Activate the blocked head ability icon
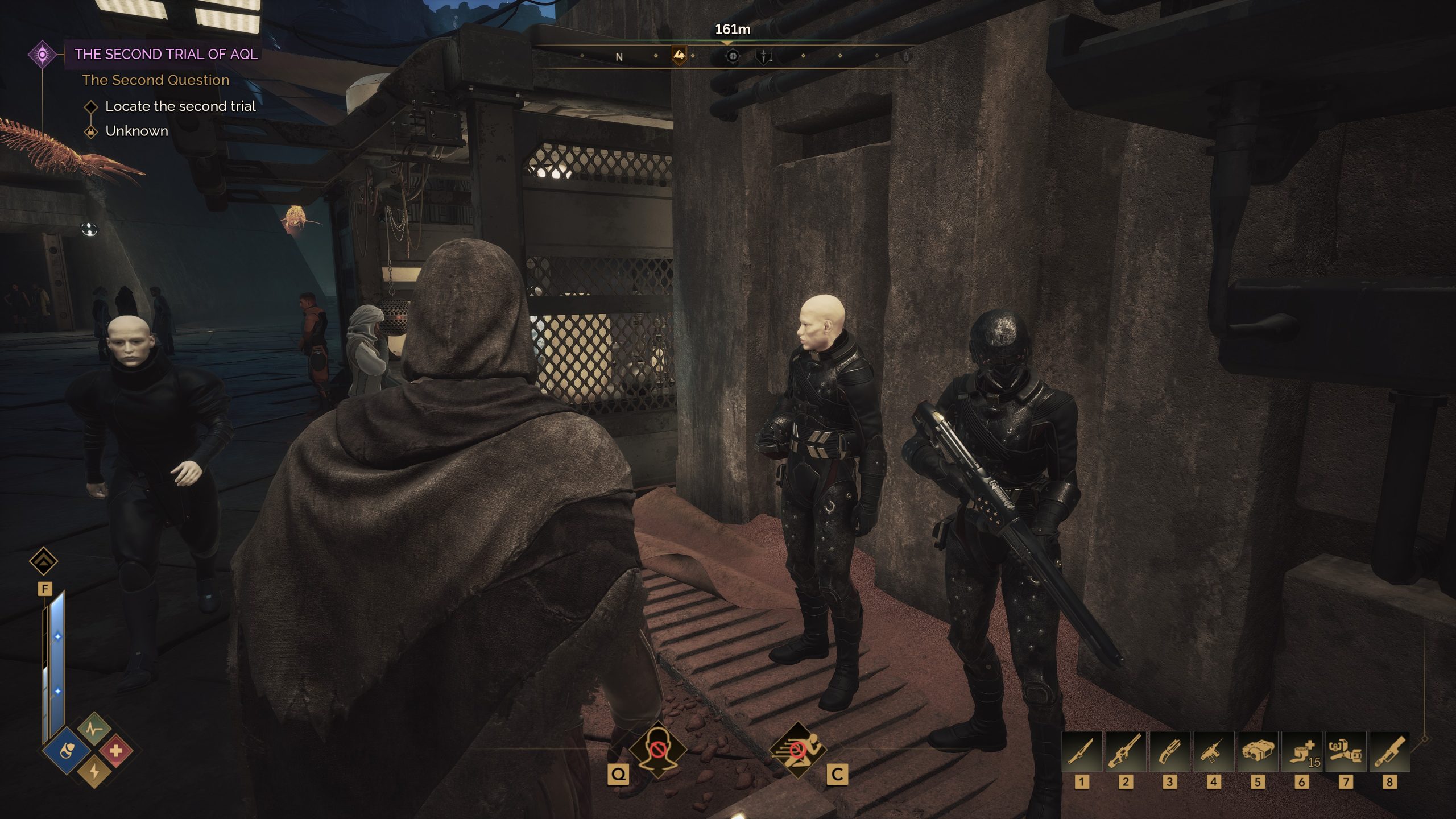 pyautogui.click(x=657, y=751)
